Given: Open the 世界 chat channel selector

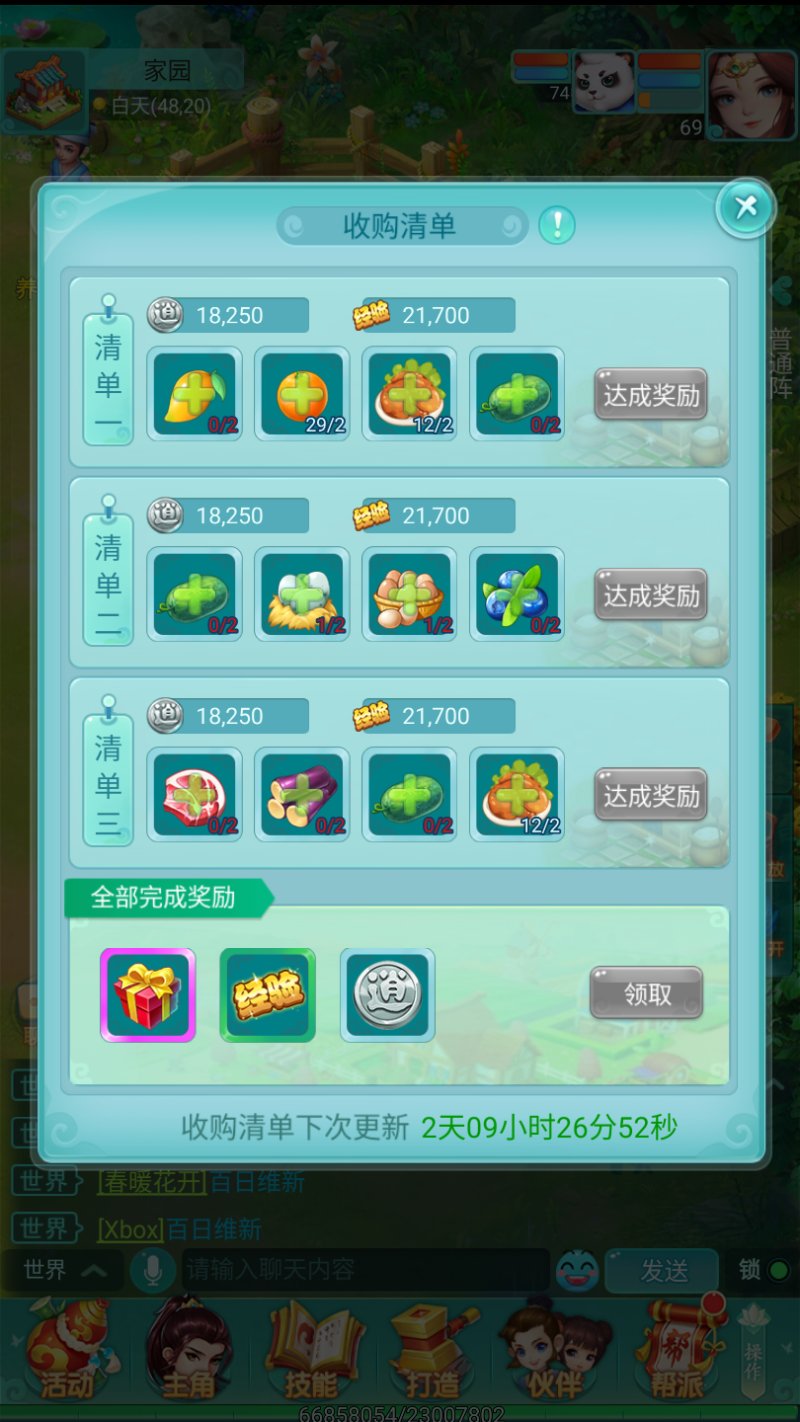Looking at the screenshot, I should click(65, 1270).
